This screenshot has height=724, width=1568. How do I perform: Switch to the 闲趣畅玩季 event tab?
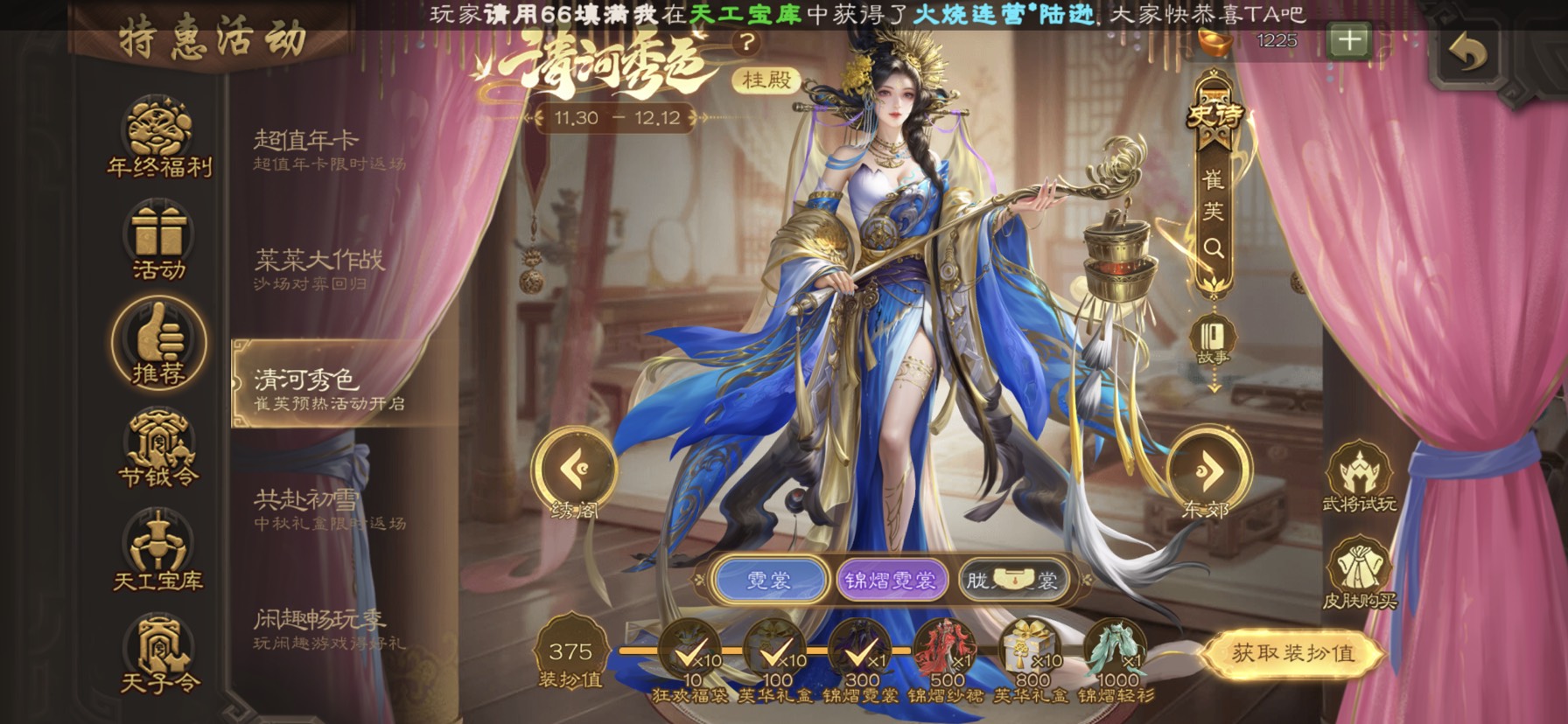(328, 629)
